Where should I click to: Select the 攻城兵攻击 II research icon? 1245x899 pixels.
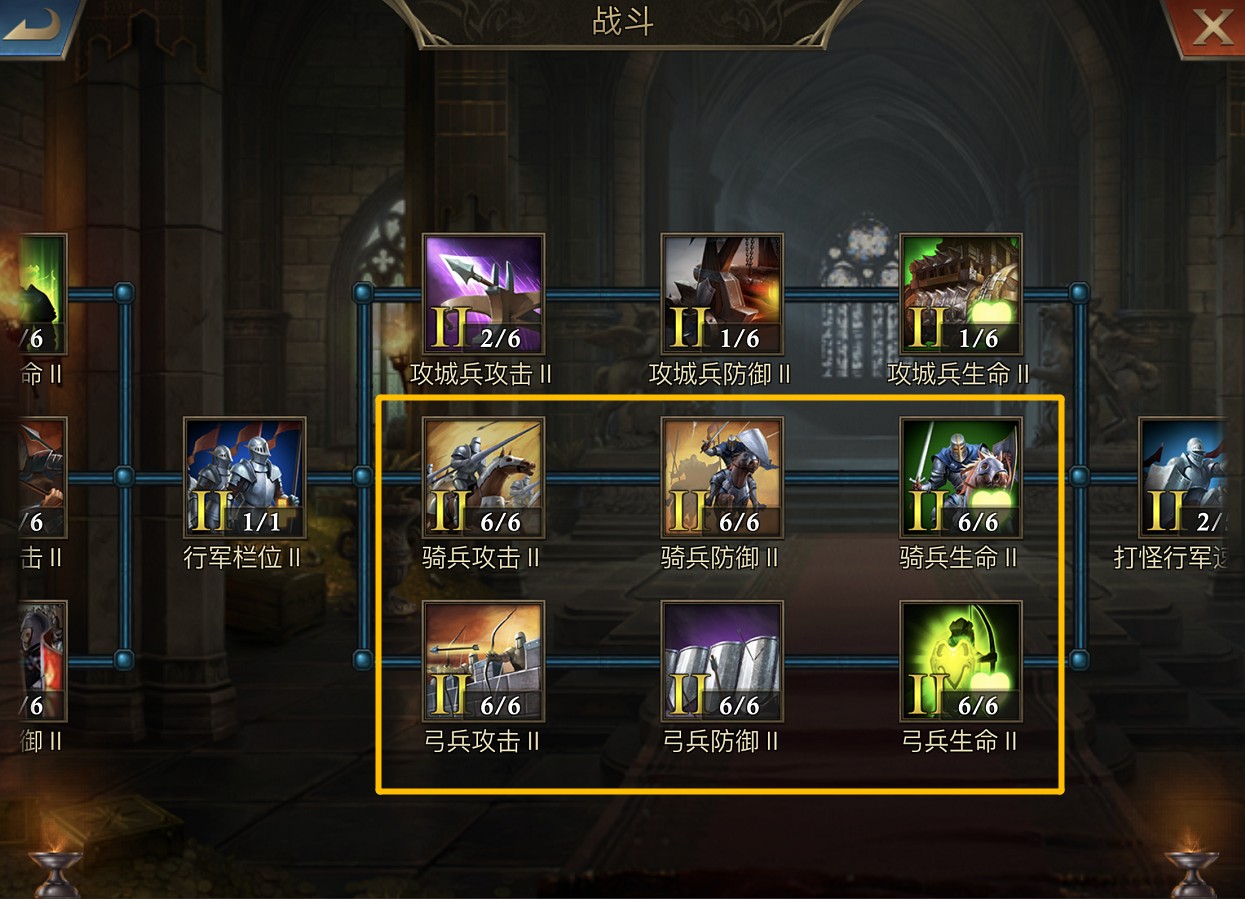[x=483, y=294]
